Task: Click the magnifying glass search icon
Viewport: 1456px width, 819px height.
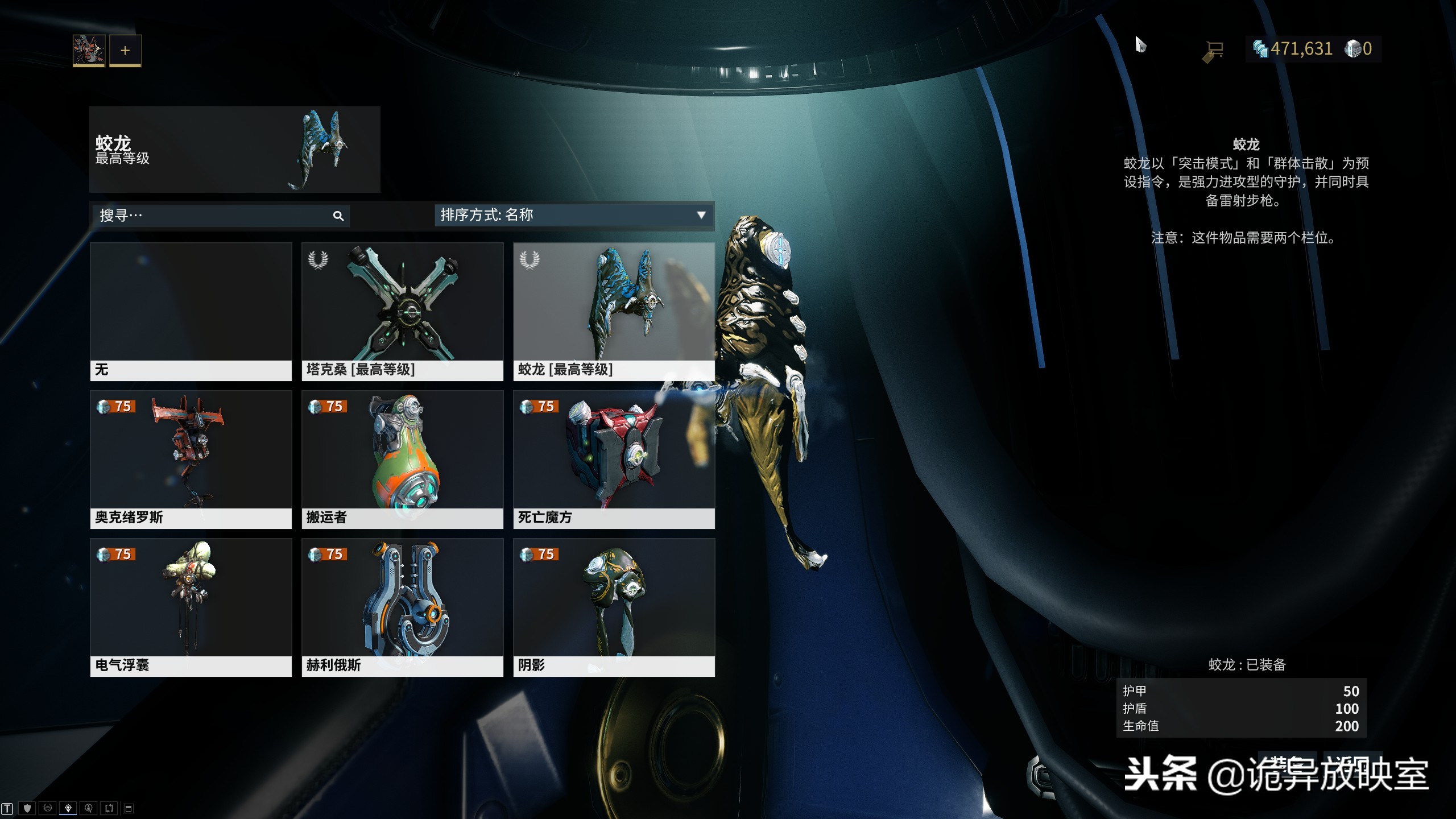Action: [x=338, y=216]
